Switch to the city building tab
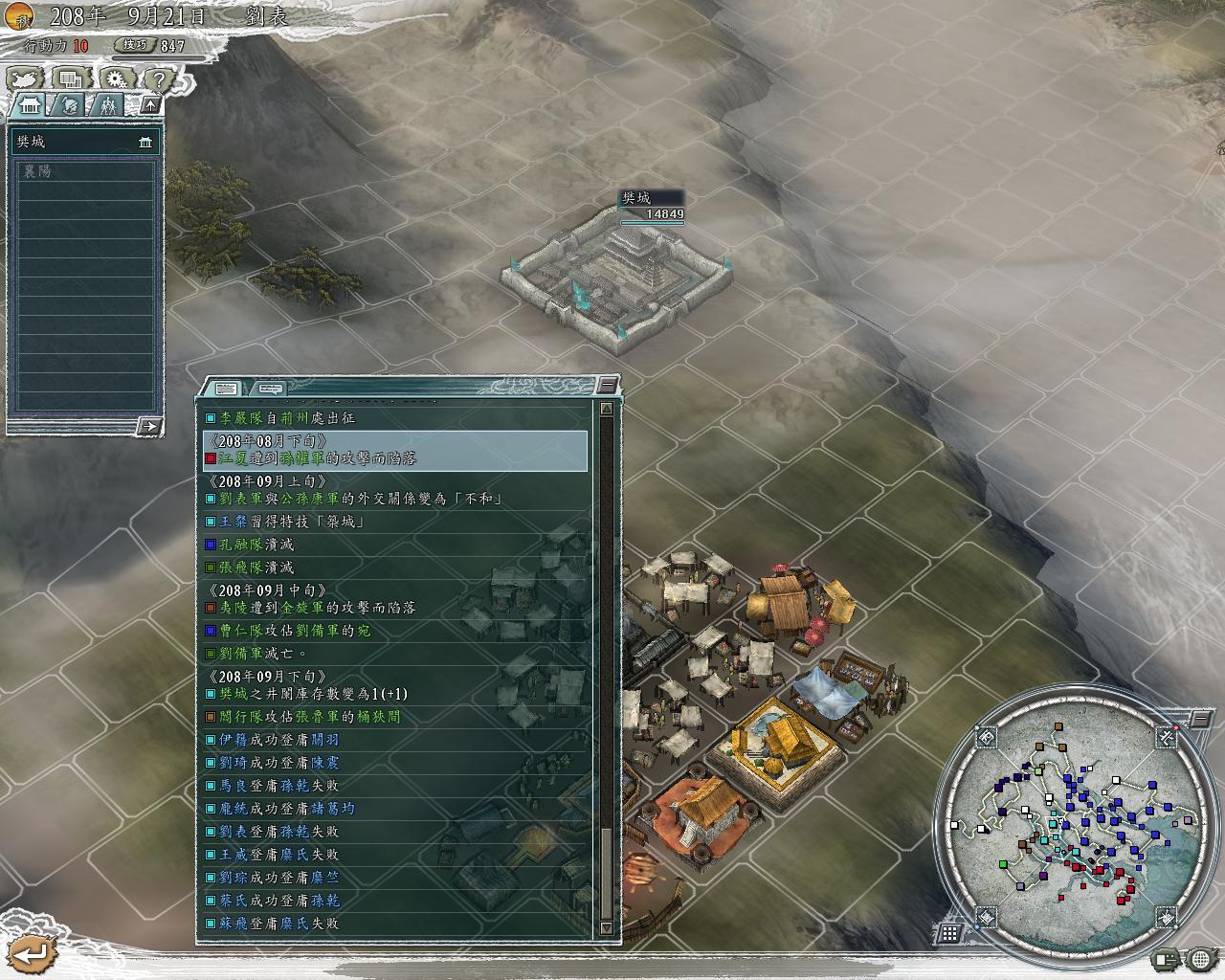 point(29,105)
